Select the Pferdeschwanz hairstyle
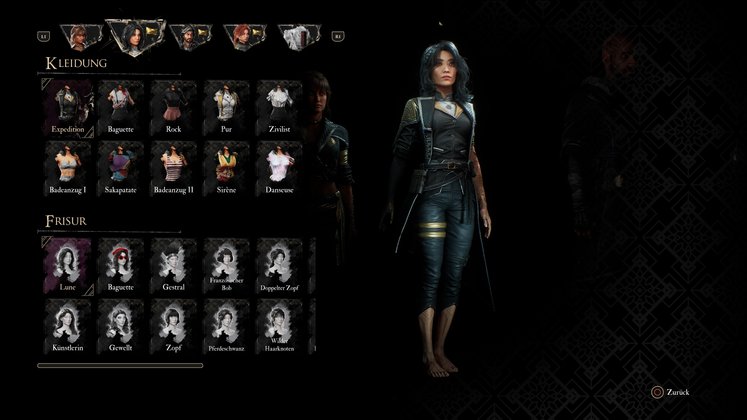The width and height of the screenshot is (747, 420). 226,326
